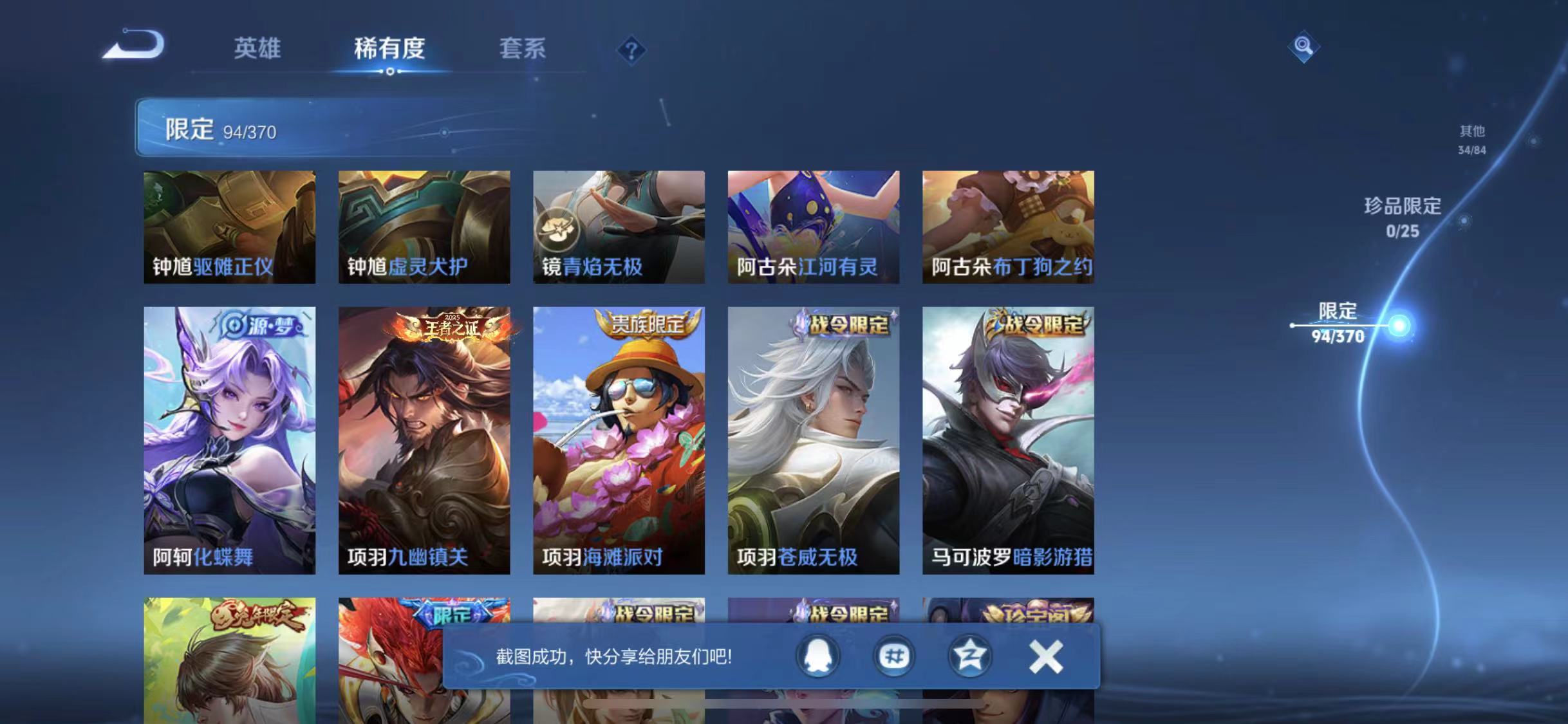Screen dimensions: 1568x724
Task: Dismiss the screenshot share prompt
Action: (x=1046, y=655)
